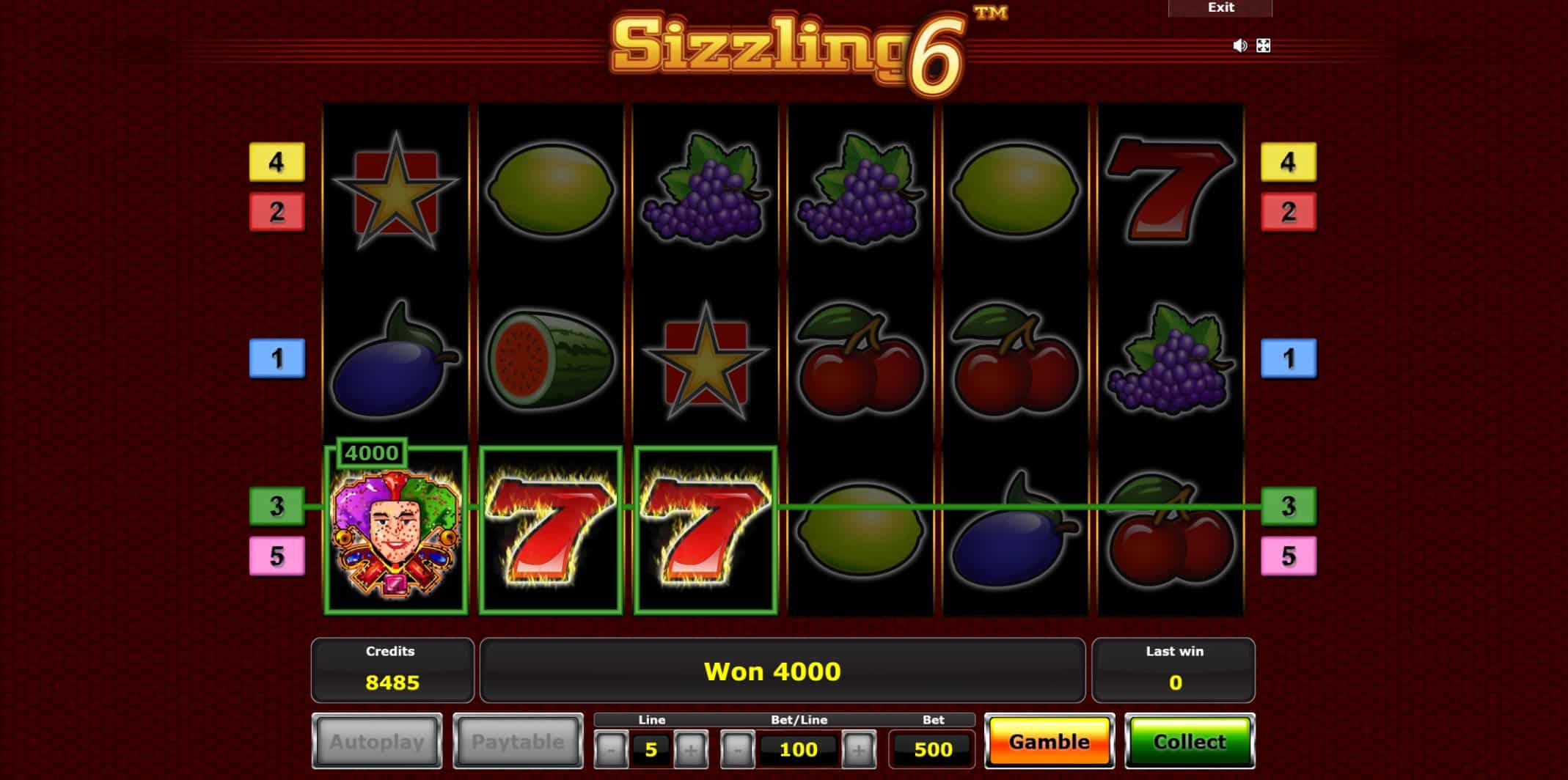Enter fullscreen mode
Viewport: 1568px width, 780px height.
1263,45
